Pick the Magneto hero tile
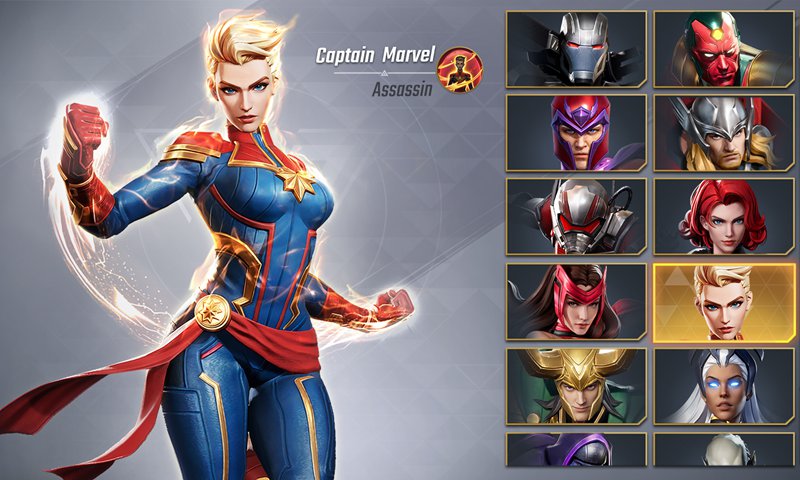 click(576, 133)
